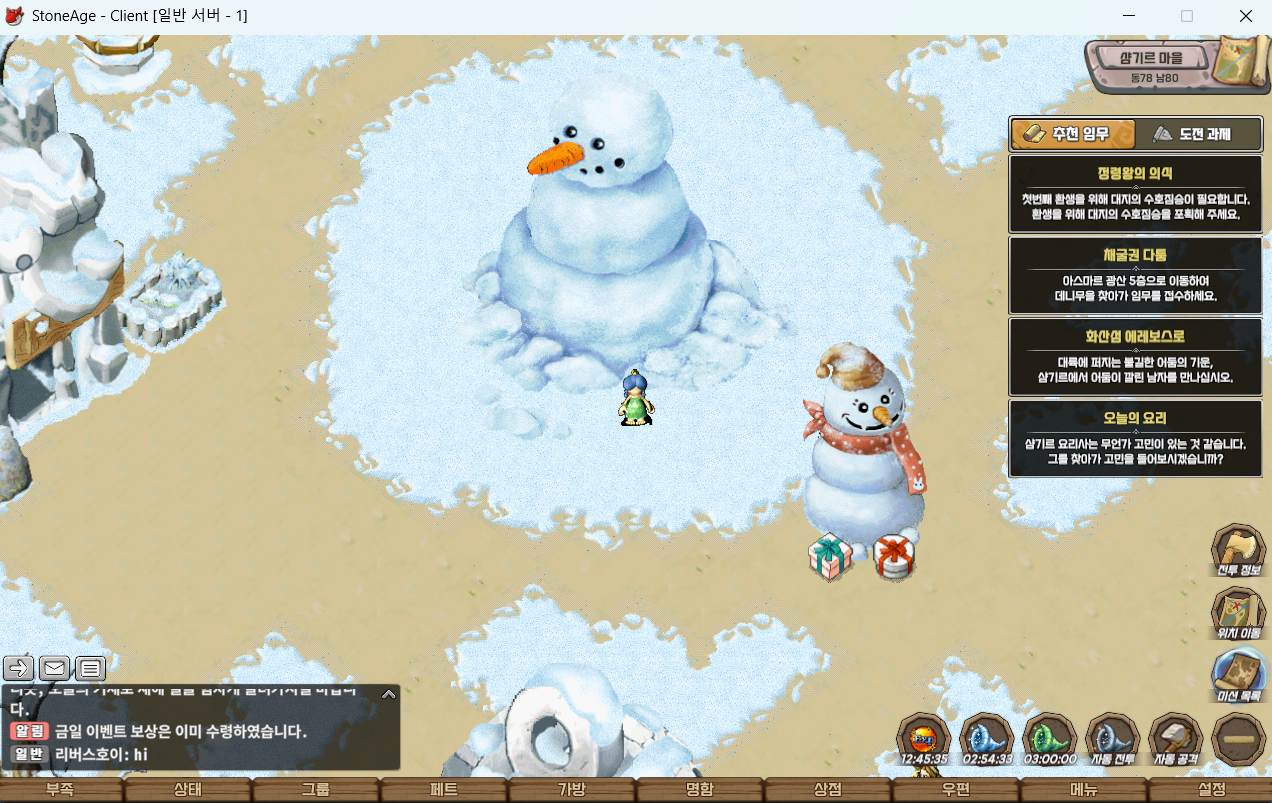Screen dimensions: 1272x803
Task: Open the 미션 목록 scroll icon
Action: [x=1239, y=675]
